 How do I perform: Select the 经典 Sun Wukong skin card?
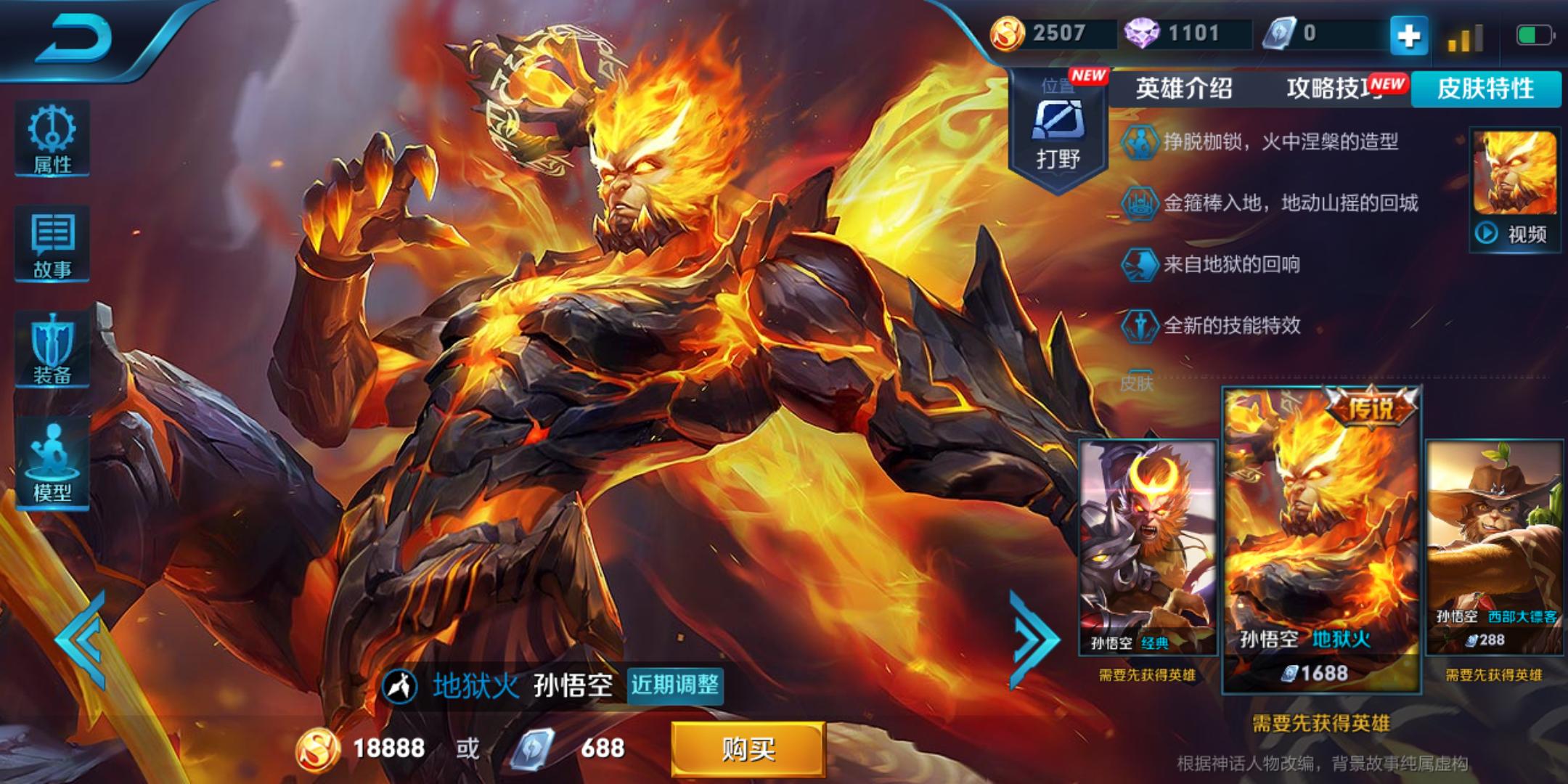[x=1147, y=548]
